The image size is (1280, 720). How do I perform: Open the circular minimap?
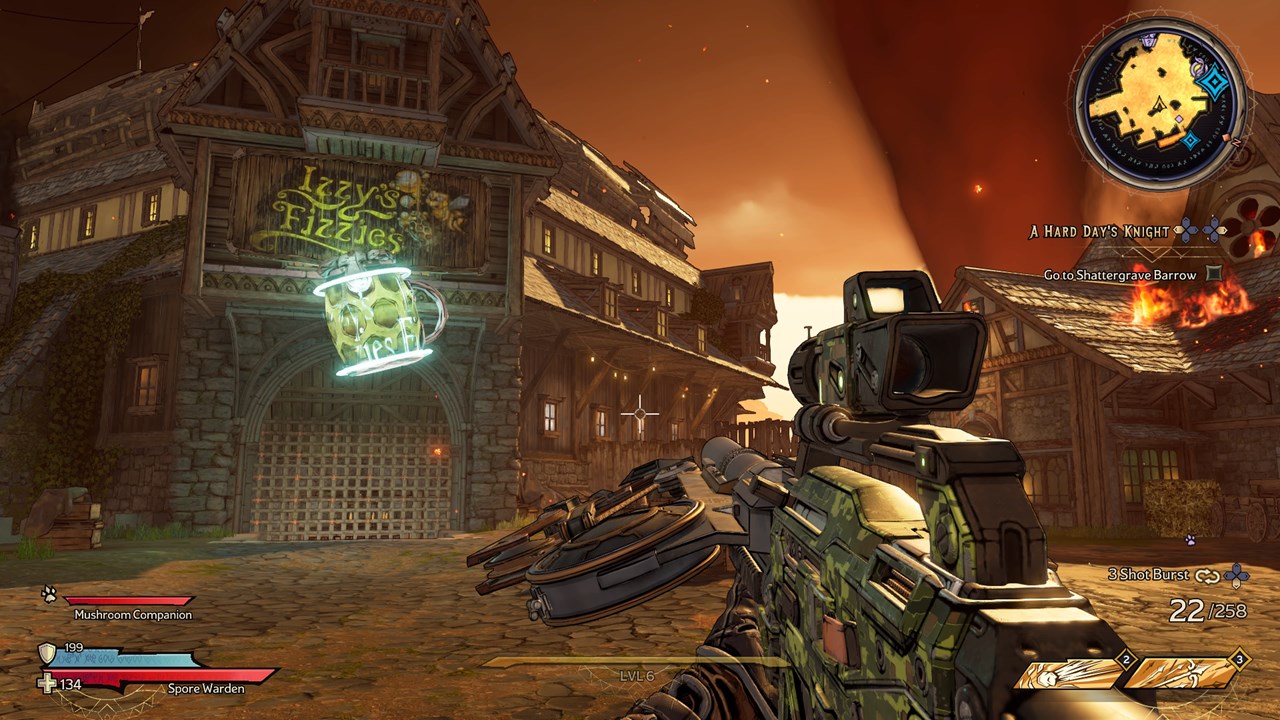tap(1160, 103)
